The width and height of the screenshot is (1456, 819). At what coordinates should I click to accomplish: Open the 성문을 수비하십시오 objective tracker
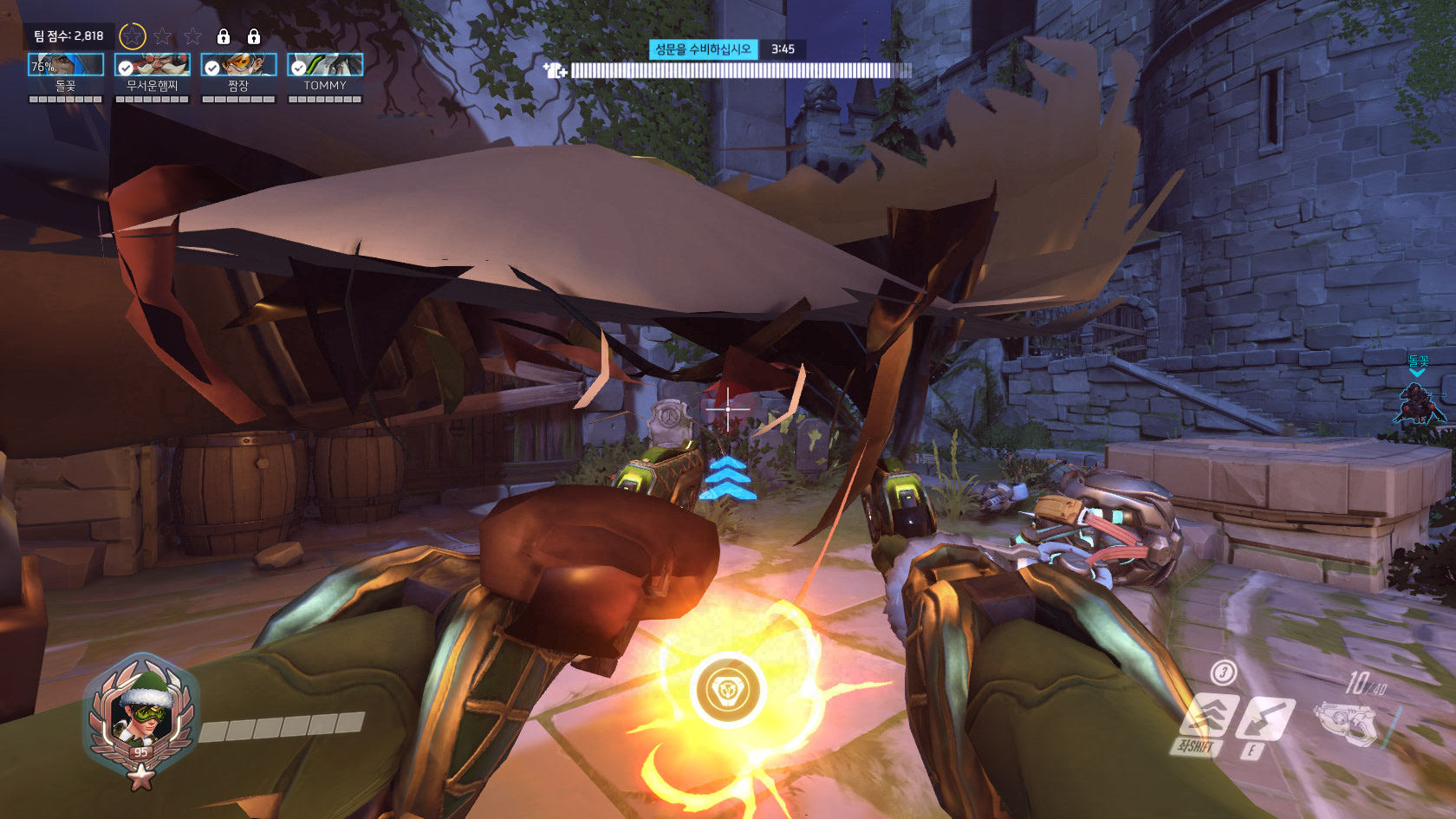703,49
